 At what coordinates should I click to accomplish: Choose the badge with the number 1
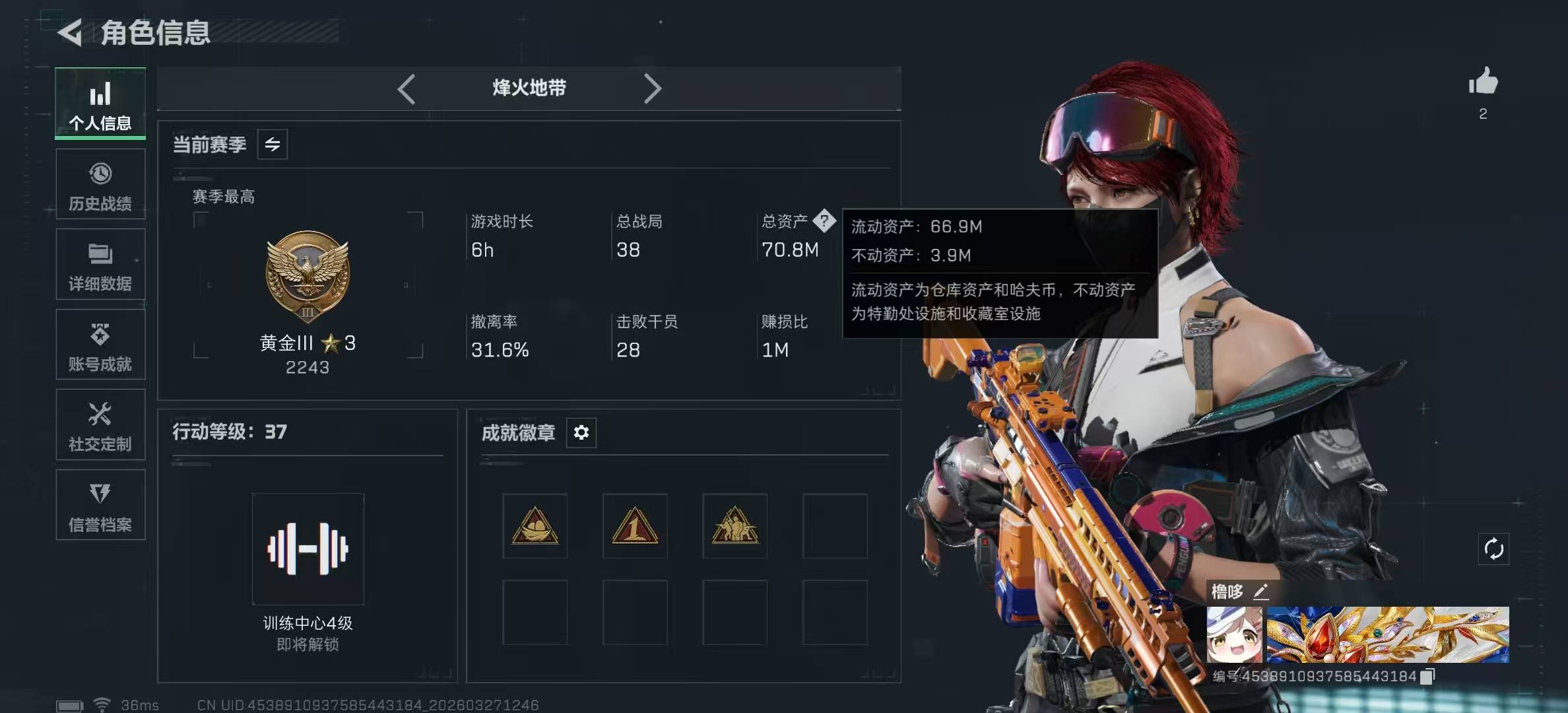click(x=635, y=526)
